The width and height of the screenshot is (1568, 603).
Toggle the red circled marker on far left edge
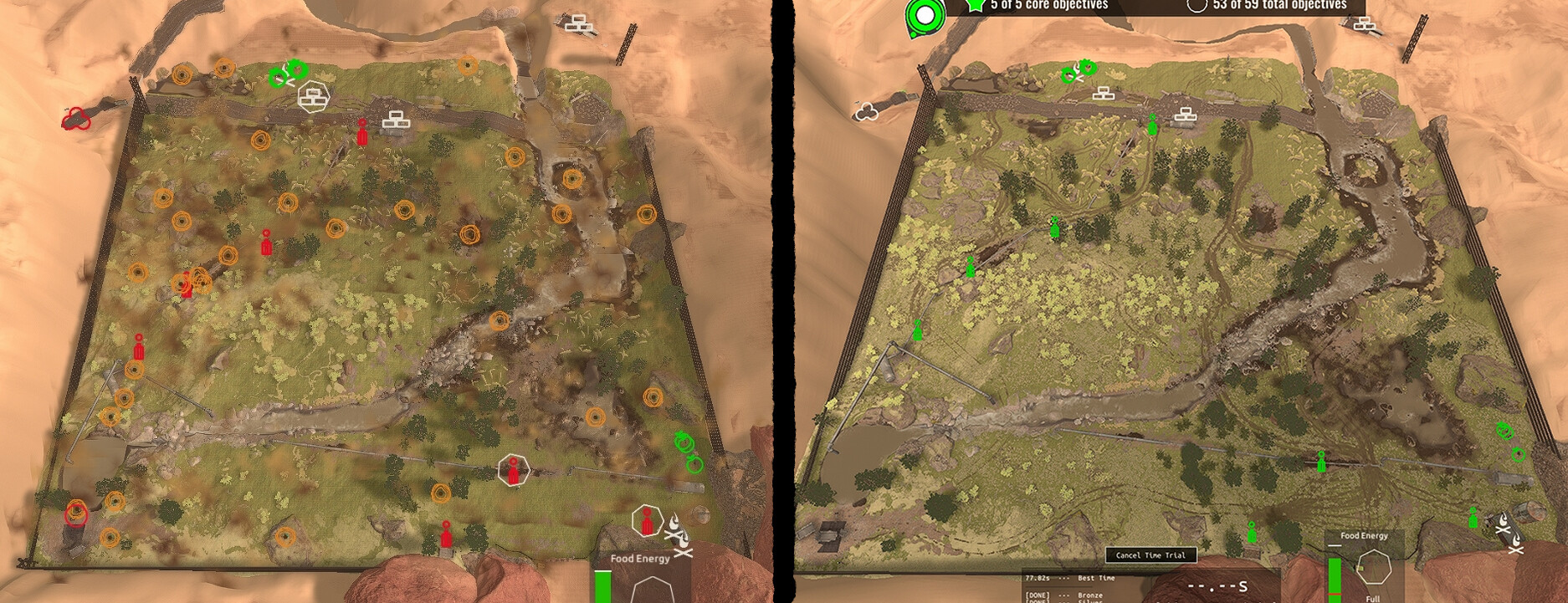(x=77, y=118)
